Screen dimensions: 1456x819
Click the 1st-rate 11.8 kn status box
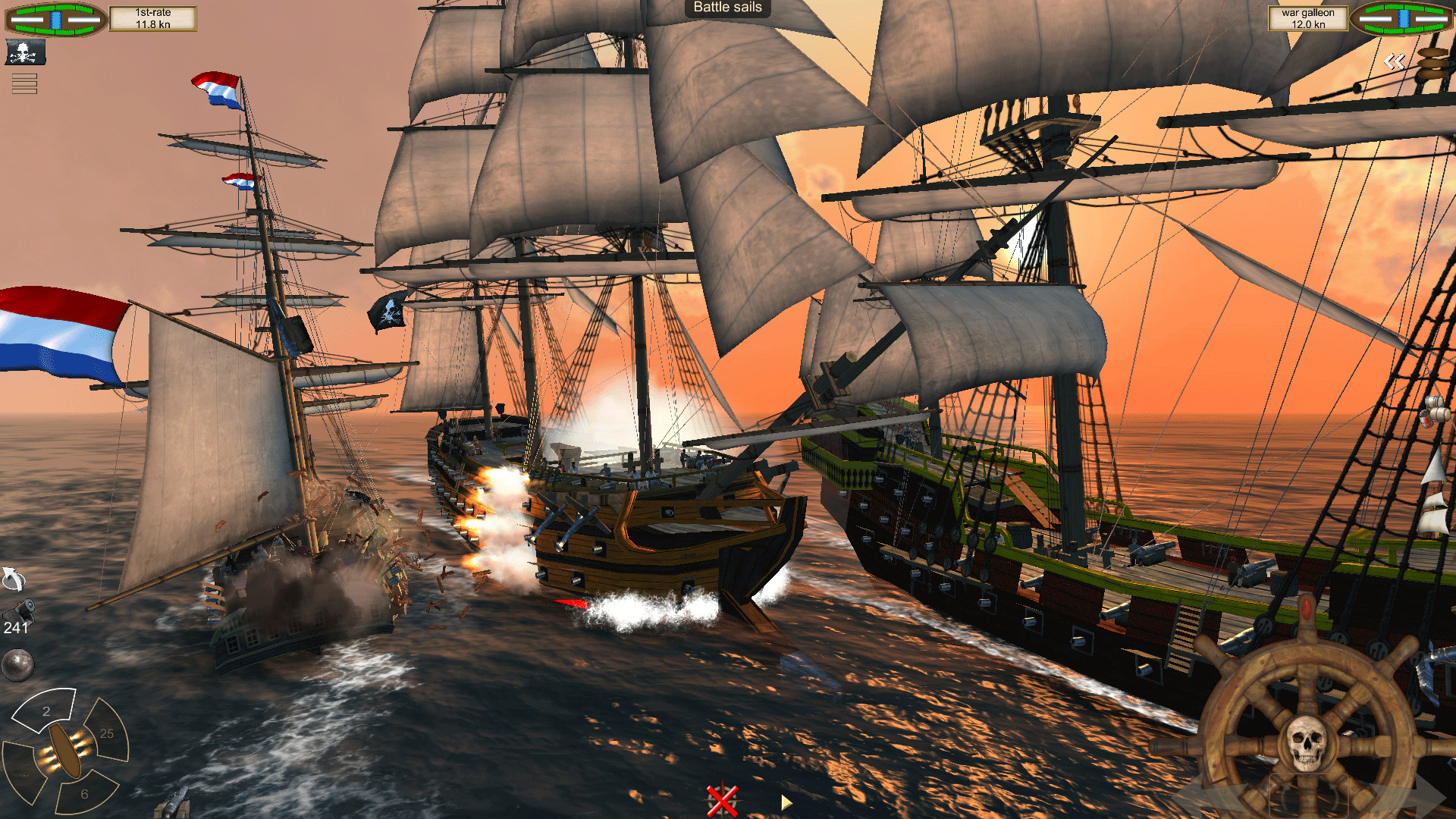(154, 18)
